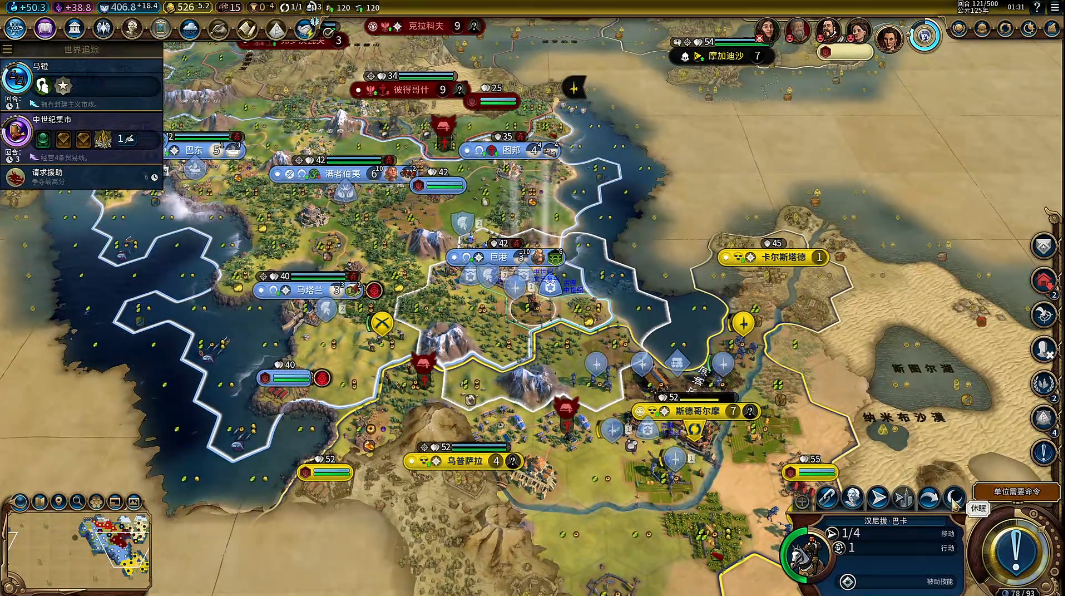Click the turn-action button with exclamation mark
1065x596 pixels.
click(1016, 548)
